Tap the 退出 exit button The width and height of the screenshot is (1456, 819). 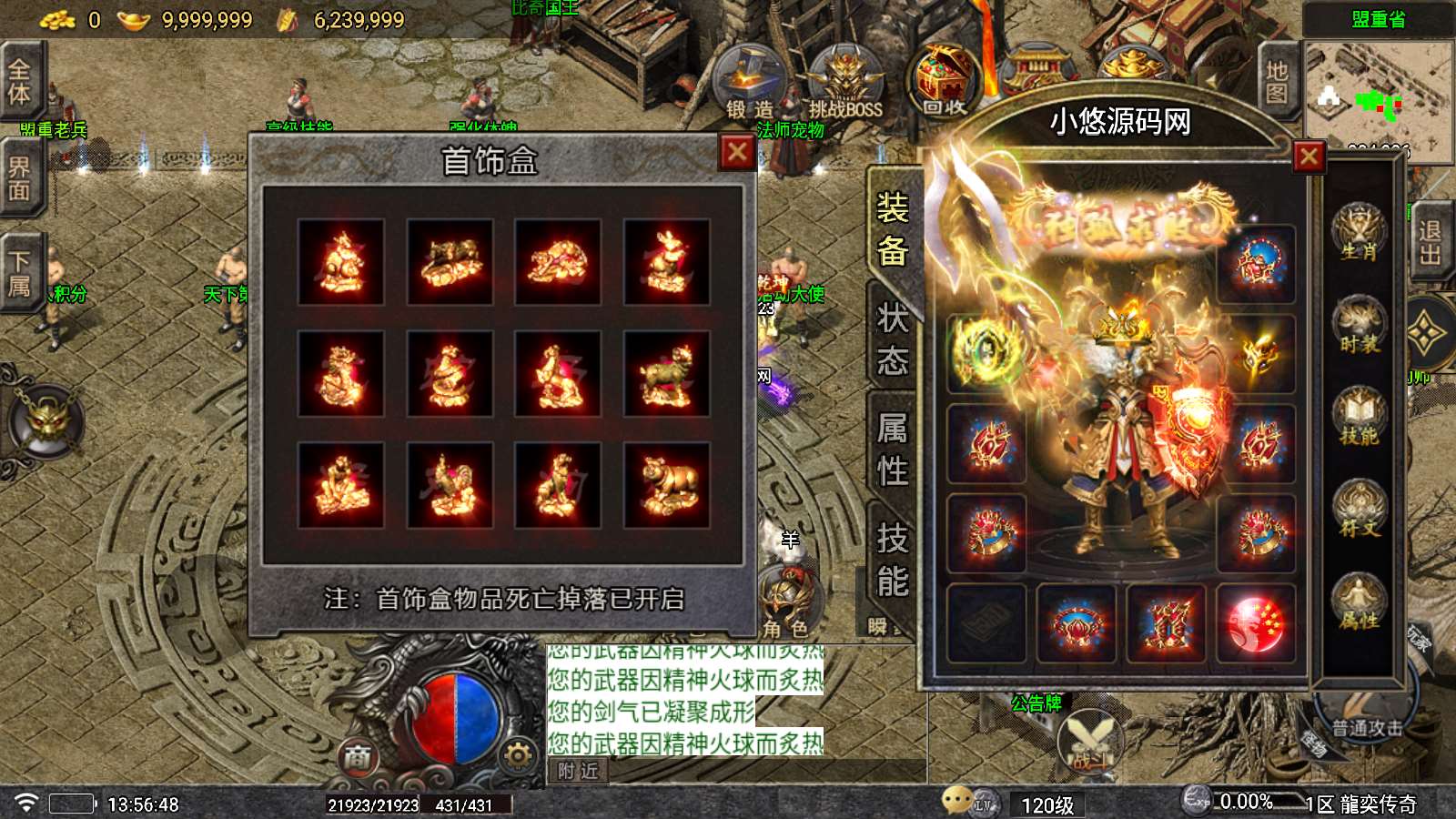click(1430, 242)
